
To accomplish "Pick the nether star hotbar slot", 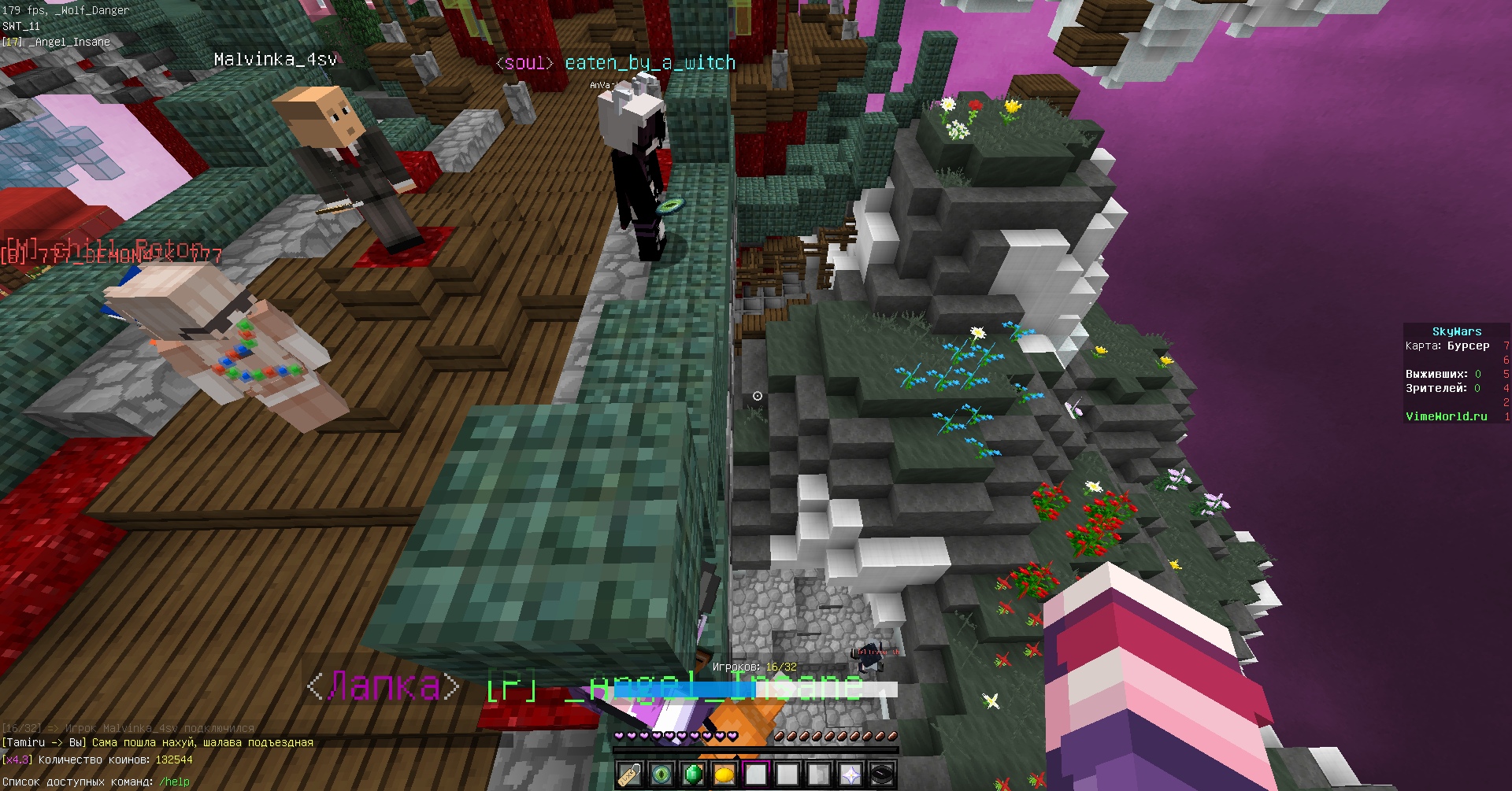I will [x=850, y=774].
